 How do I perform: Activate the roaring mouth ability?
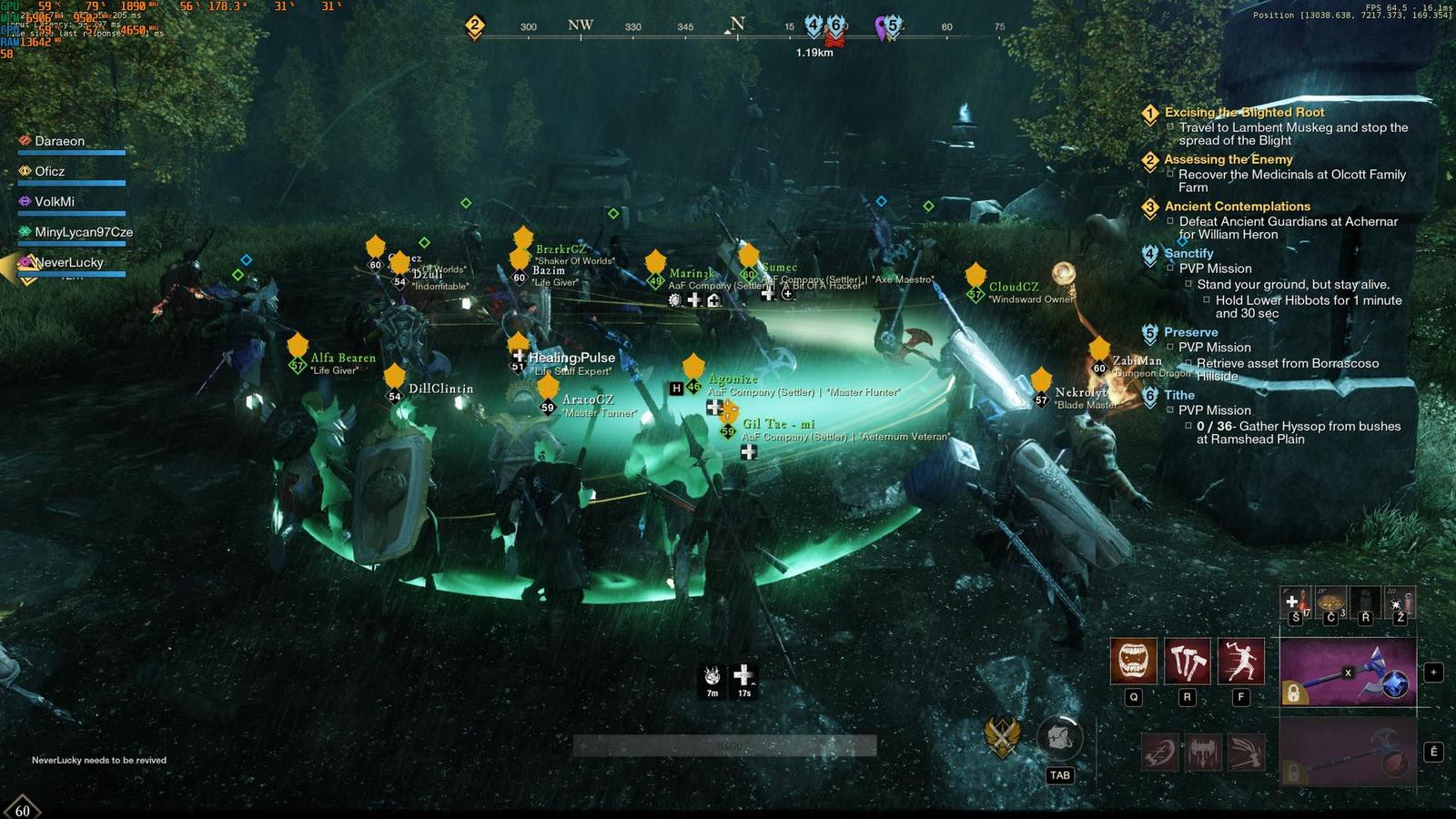pyautogui.click(x=1133, y=660)
